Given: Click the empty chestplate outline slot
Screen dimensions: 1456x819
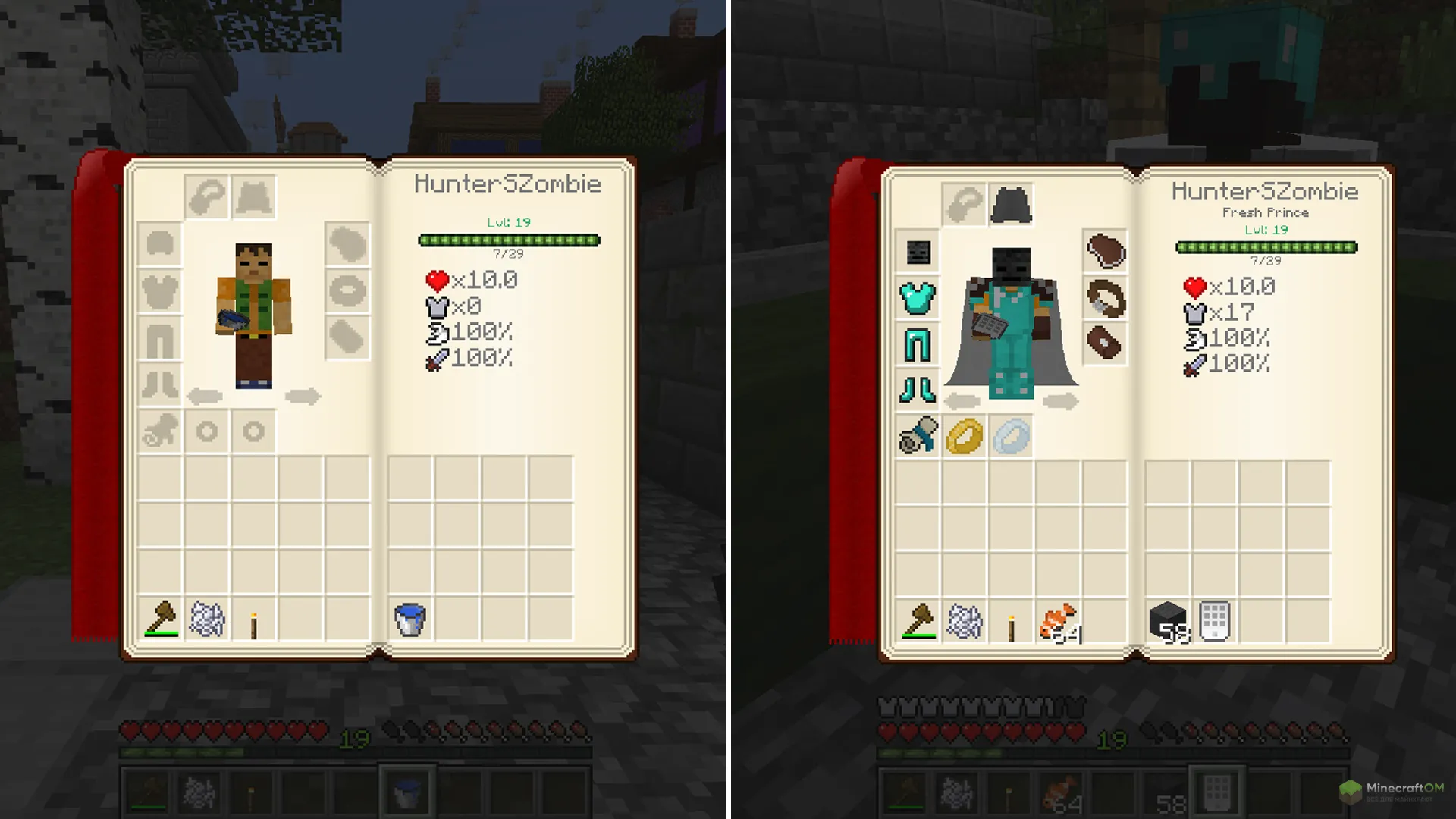Looking at the screenshot, I should (160, 291).
